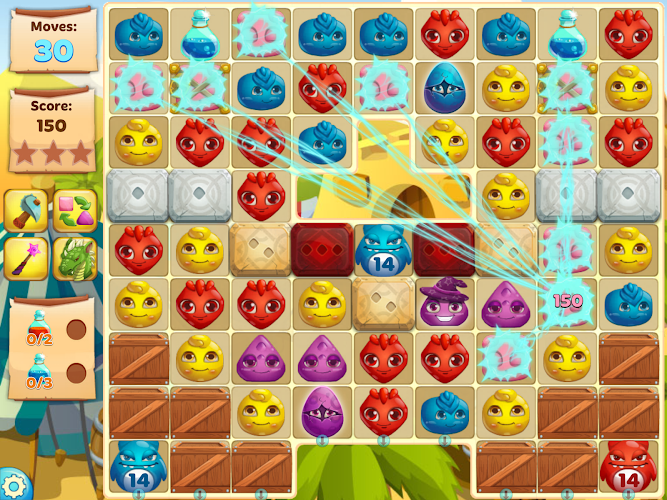Select the red monster tile numbered 14
This screenshot has height=500, width=667.
click(x=627, y=466)
